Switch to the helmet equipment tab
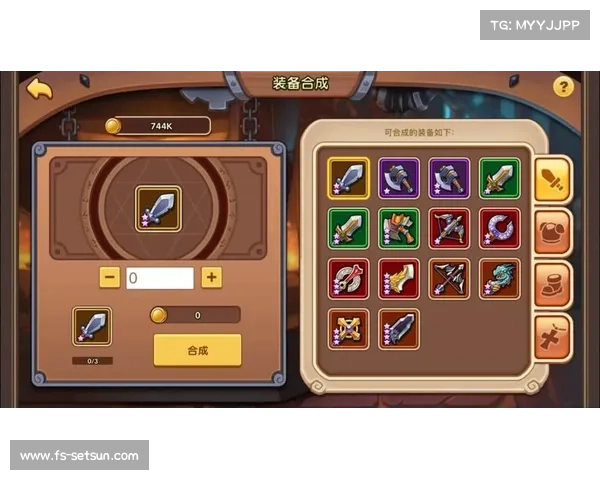This screenshot has width=600, height=480. (553, 233)
